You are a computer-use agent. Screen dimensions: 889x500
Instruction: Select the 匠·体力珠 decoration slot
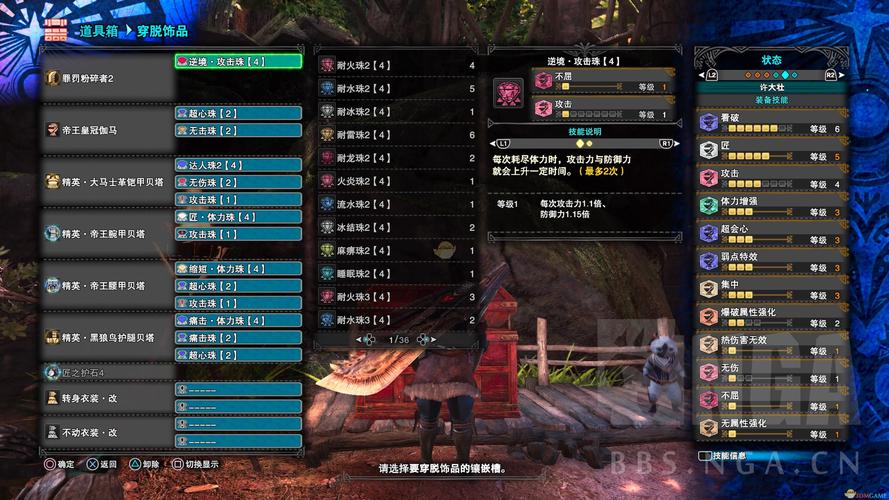(238, 217)
